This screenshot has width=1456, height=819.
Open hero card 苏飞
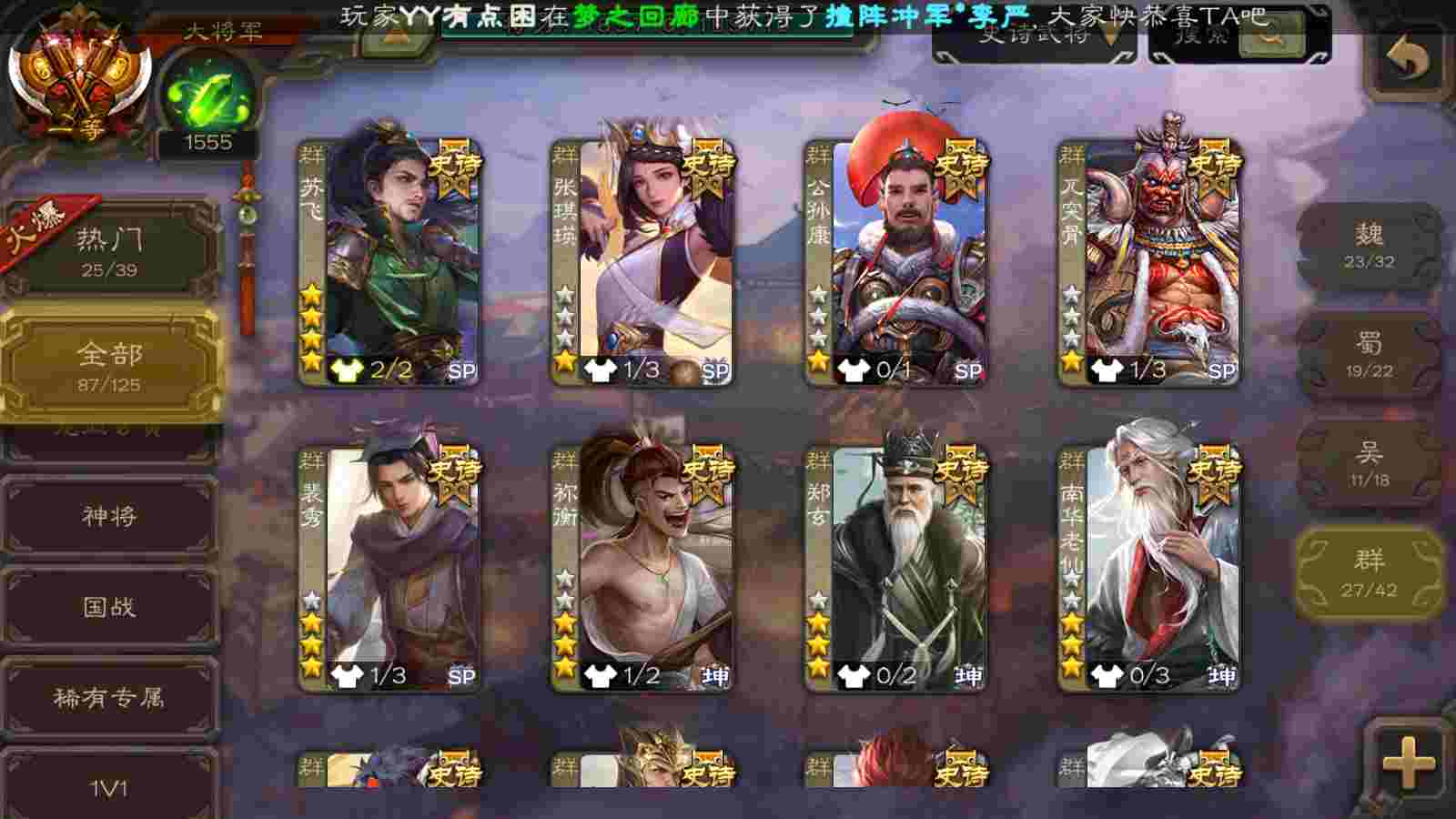pyautogui.click(x=391, y=264)
